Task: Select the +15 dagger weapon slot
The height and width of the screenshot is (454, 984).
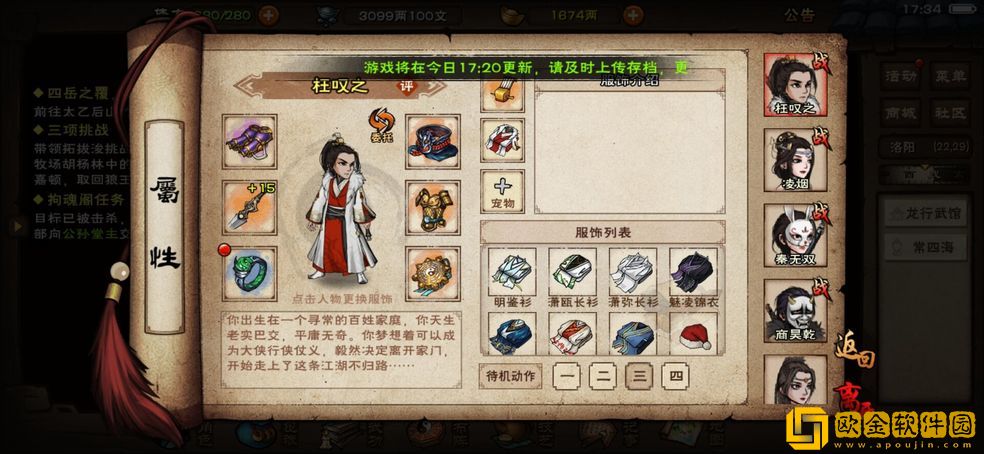Action: [x=248, y=206]
